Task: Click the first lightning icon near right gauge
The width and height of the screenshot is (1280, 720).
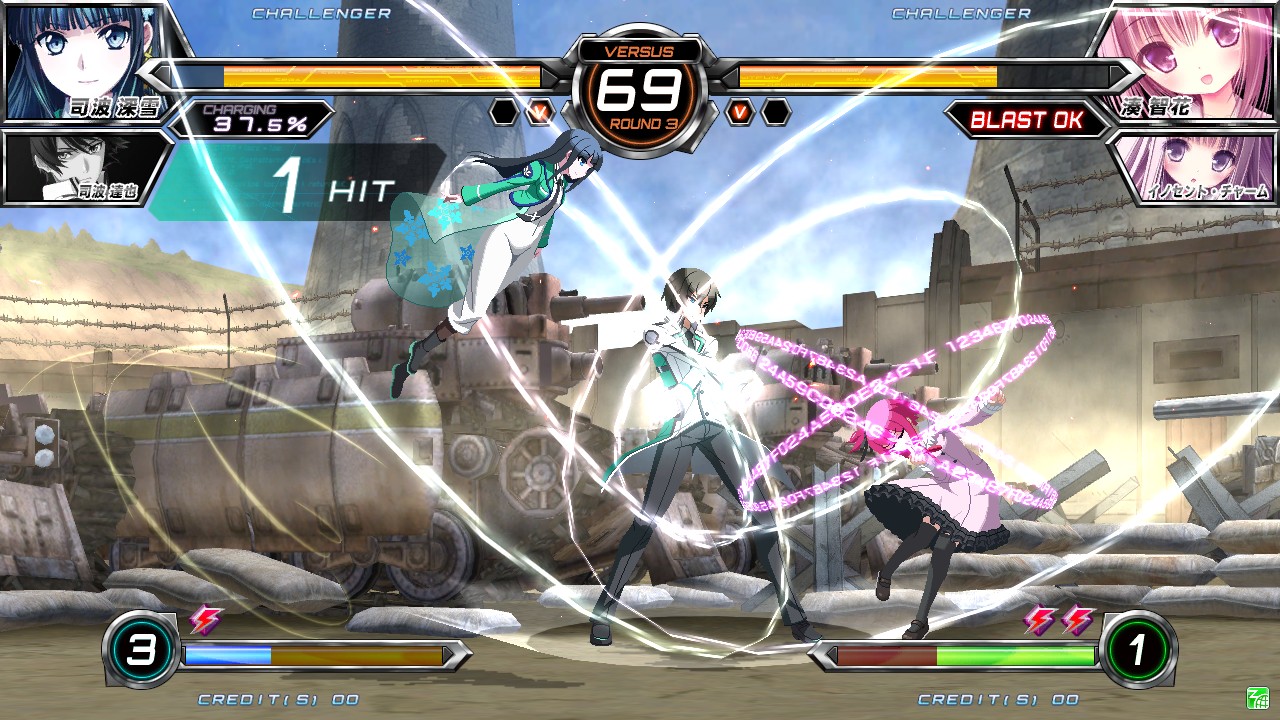Action: click(x=1040, y=622)
